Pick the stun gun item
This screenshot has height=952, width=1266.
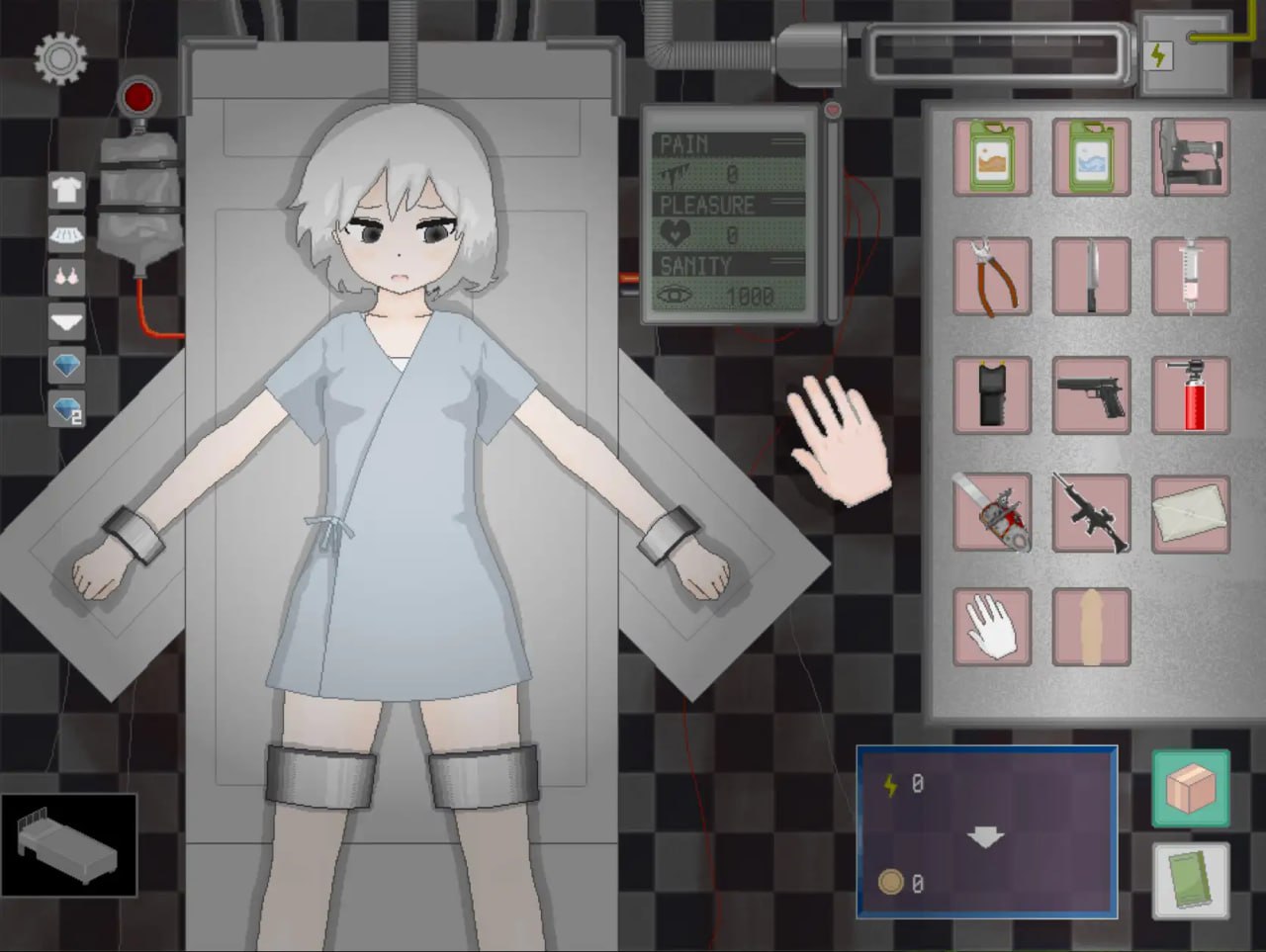992,394
